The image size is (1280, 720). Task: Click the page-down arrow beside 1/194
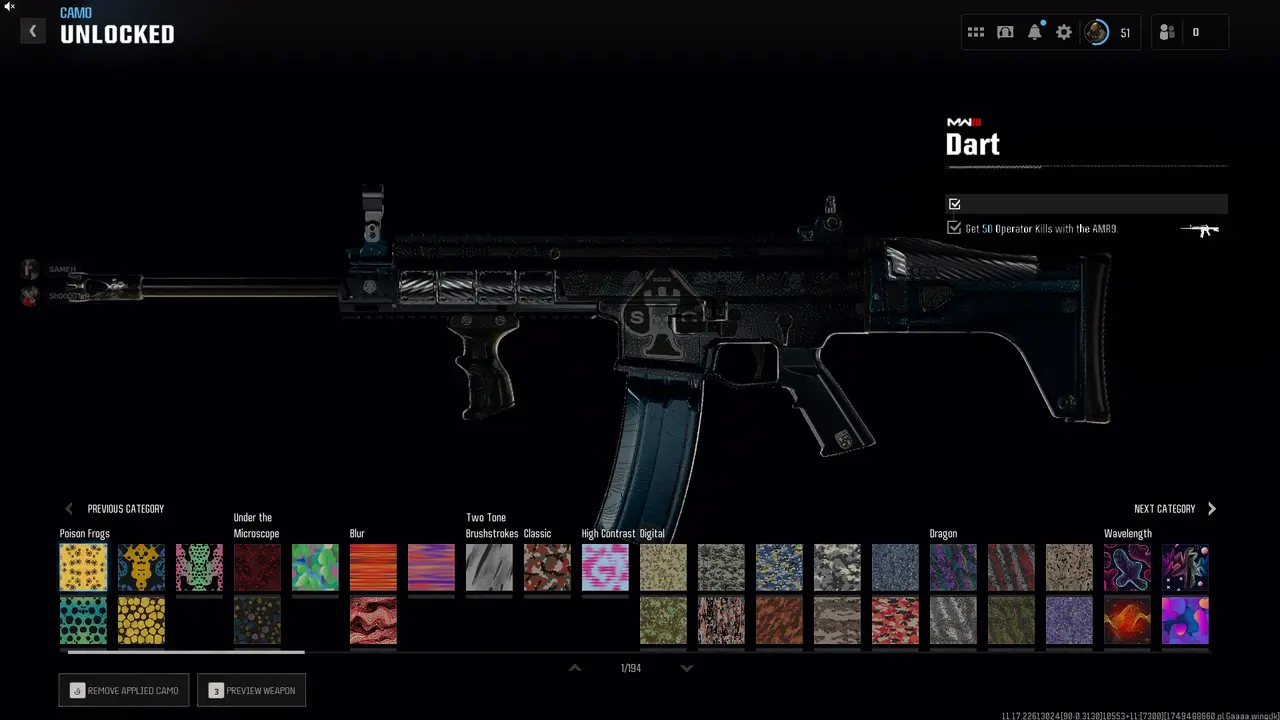687,668
